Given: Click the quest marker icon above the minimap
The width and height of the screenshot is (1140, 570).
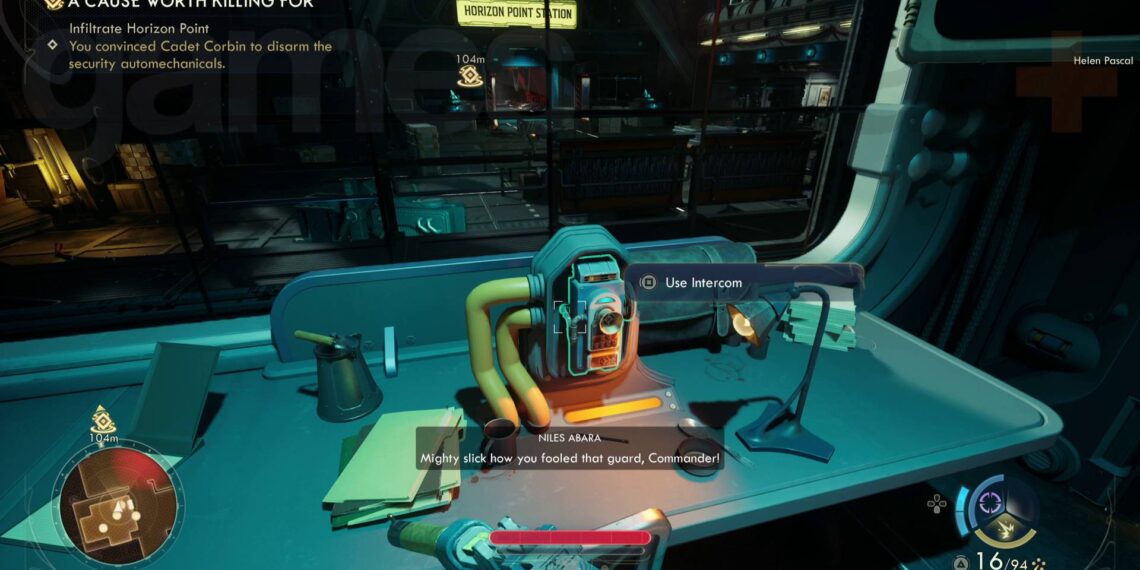Looking at the screenshot, I should click(x=103, y=418).
